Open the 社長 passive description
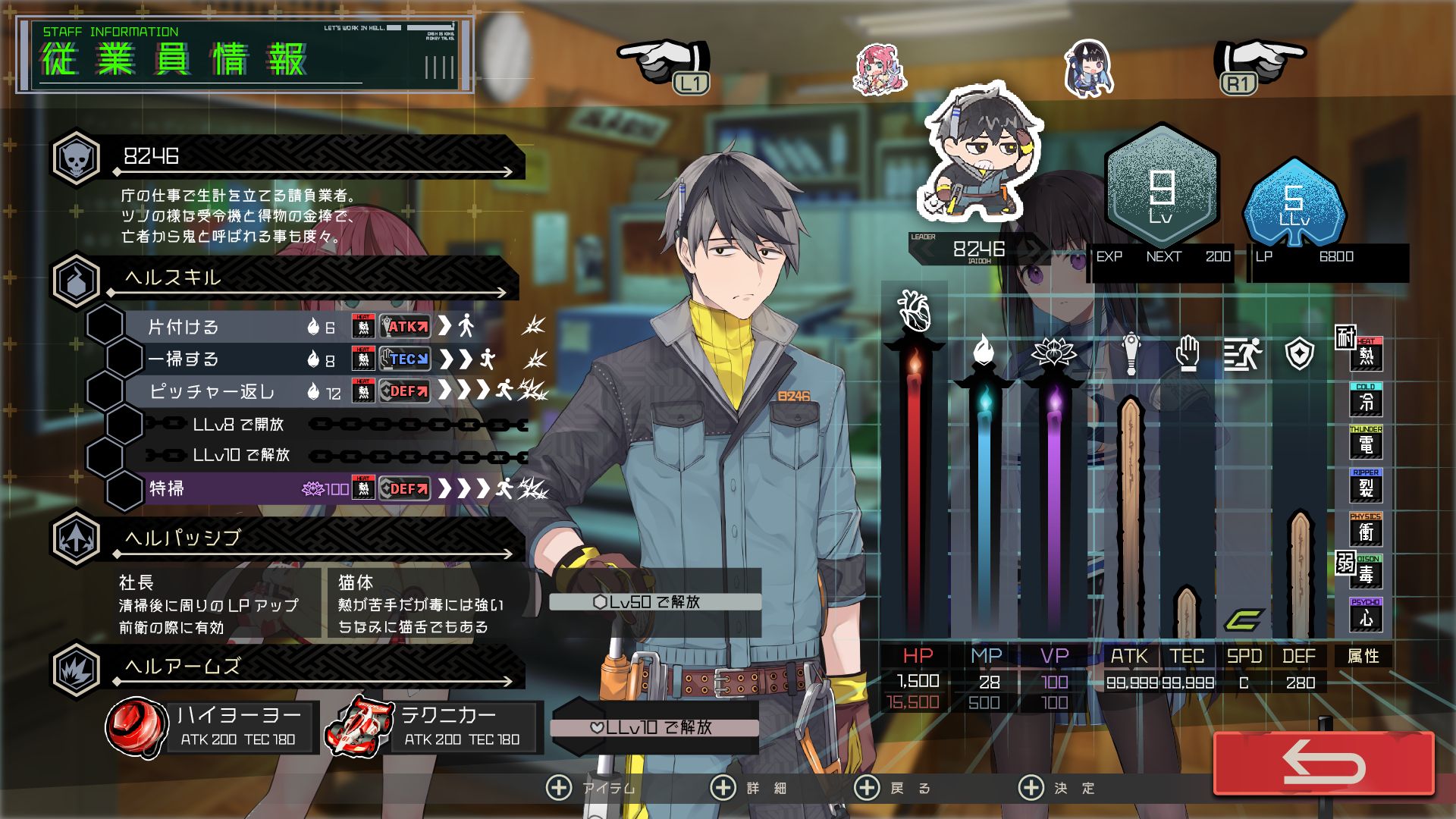 (x=209, y=604)
